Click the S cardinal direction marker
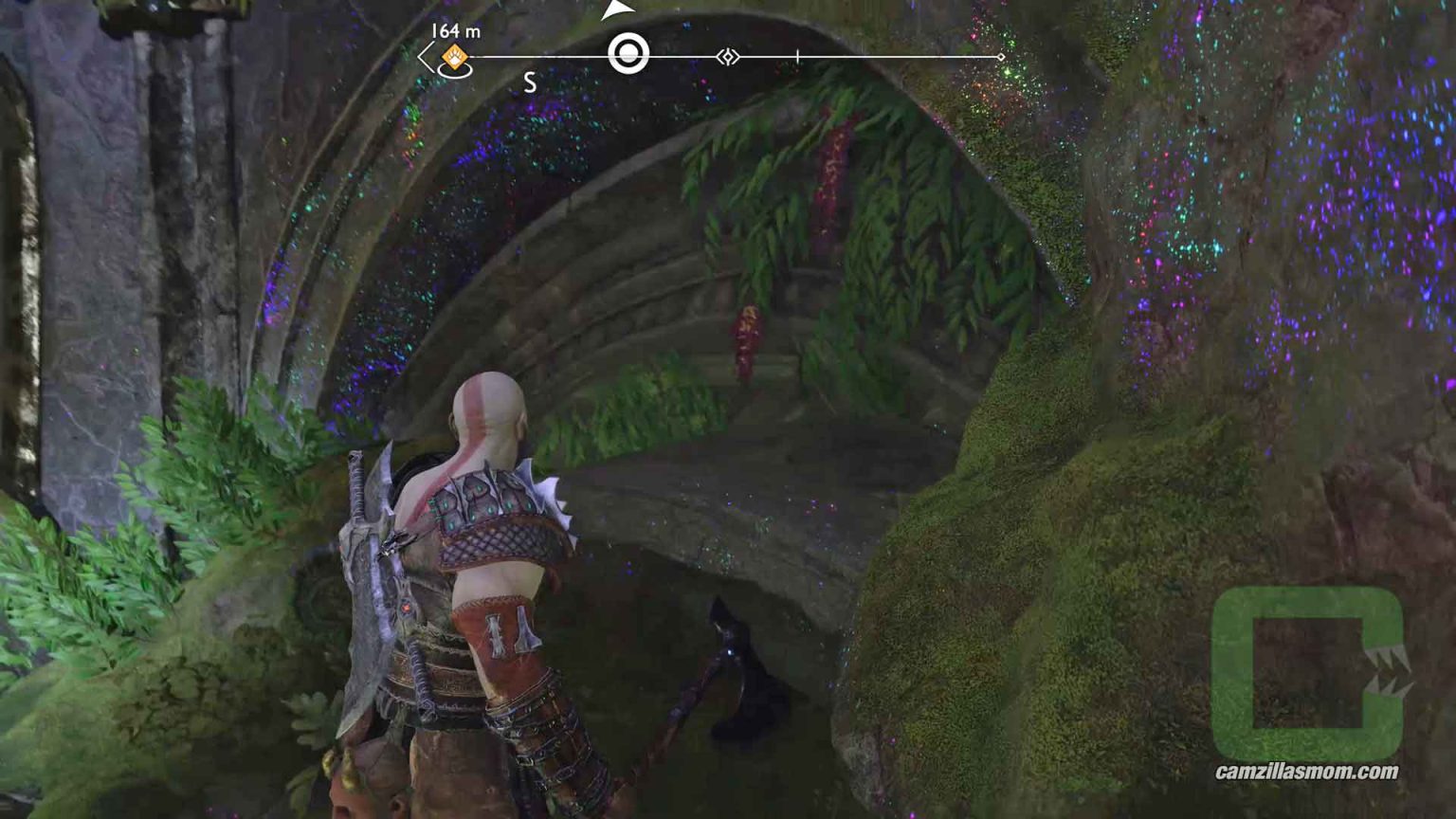Viewport: 1456px width, 819px height. tap(530, 82)
